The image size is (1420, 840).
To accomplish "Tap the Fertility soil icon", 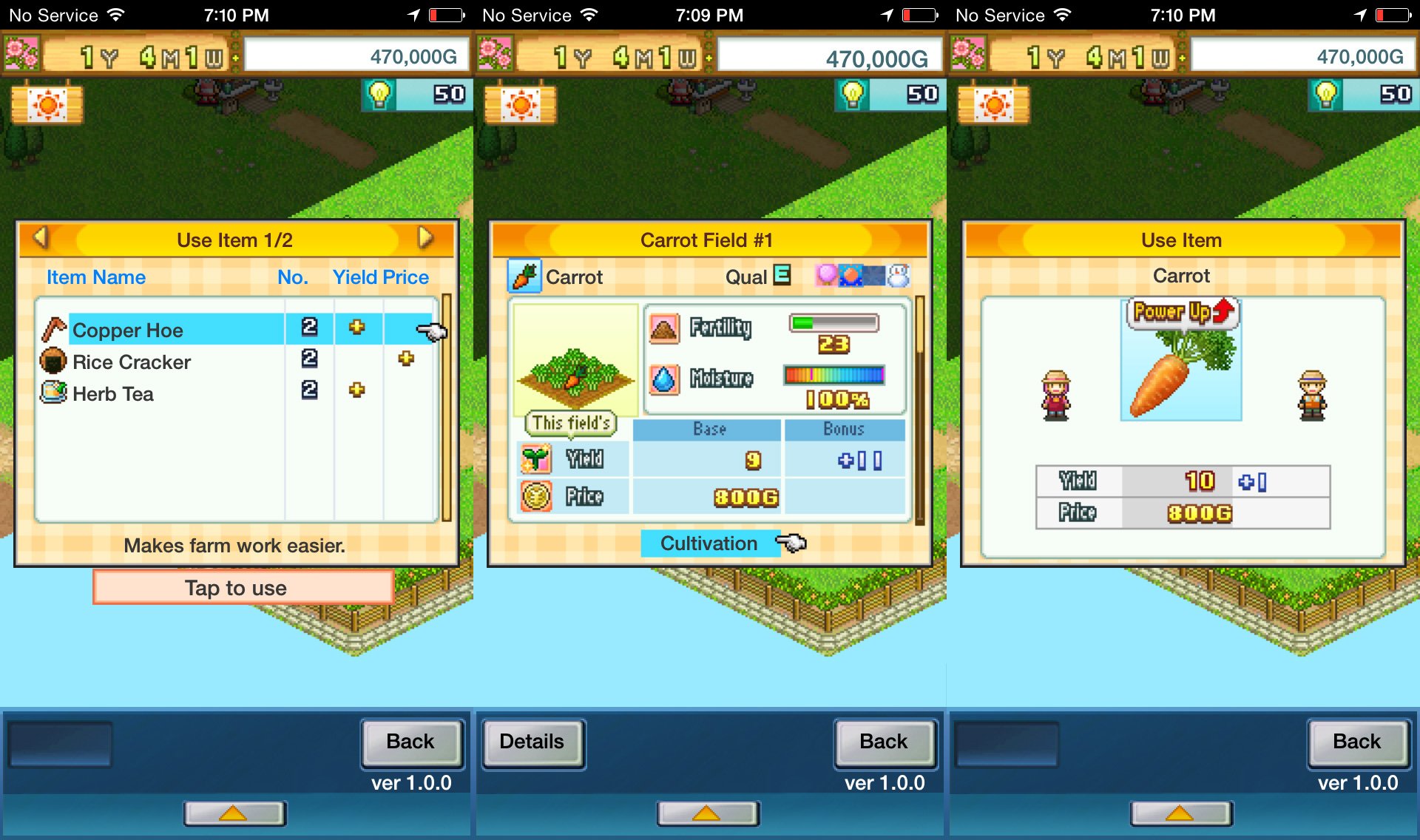I will [665, 328].
